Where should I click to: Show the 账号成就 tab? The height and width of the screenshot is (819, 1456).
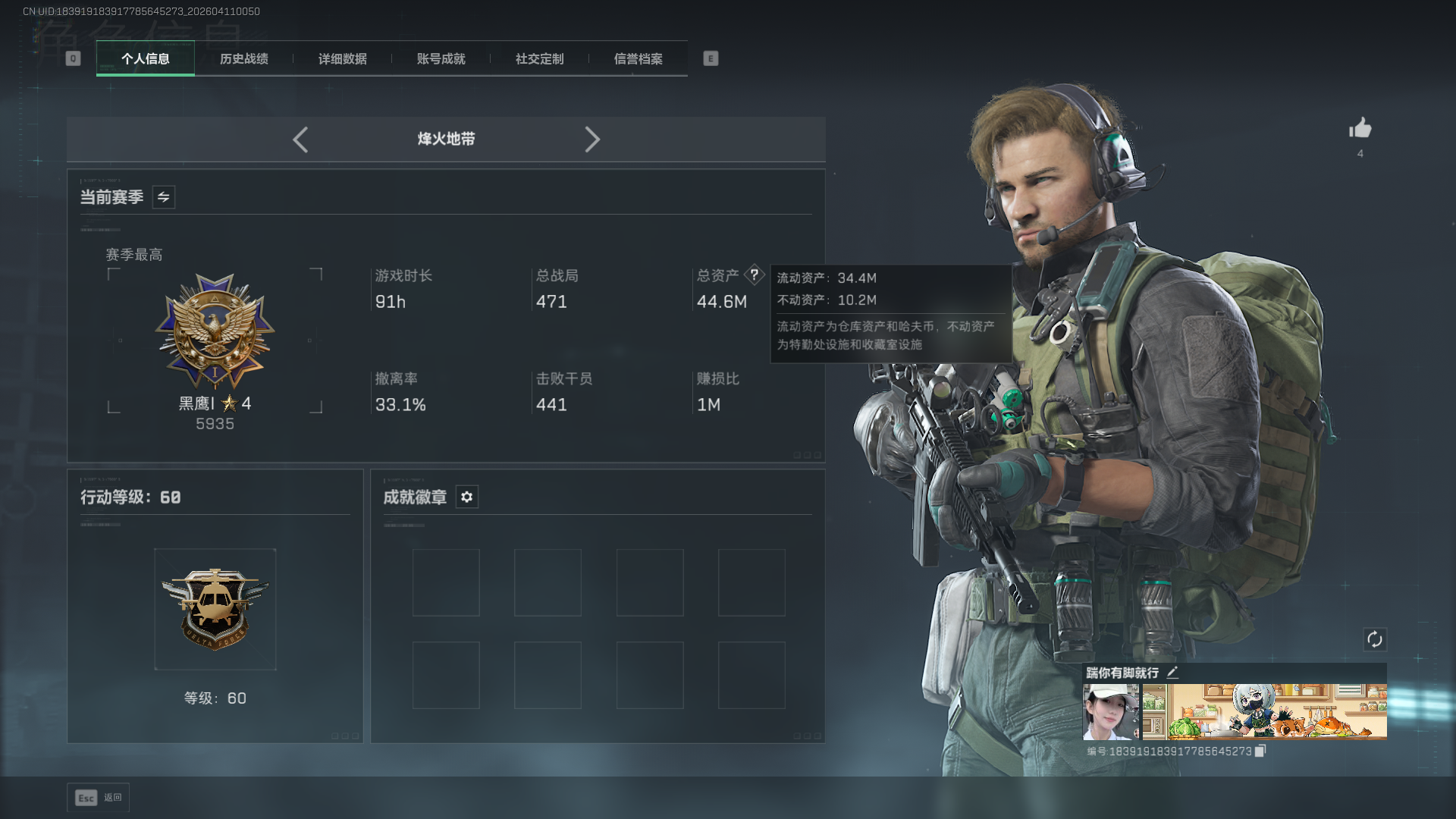(441, 59)
